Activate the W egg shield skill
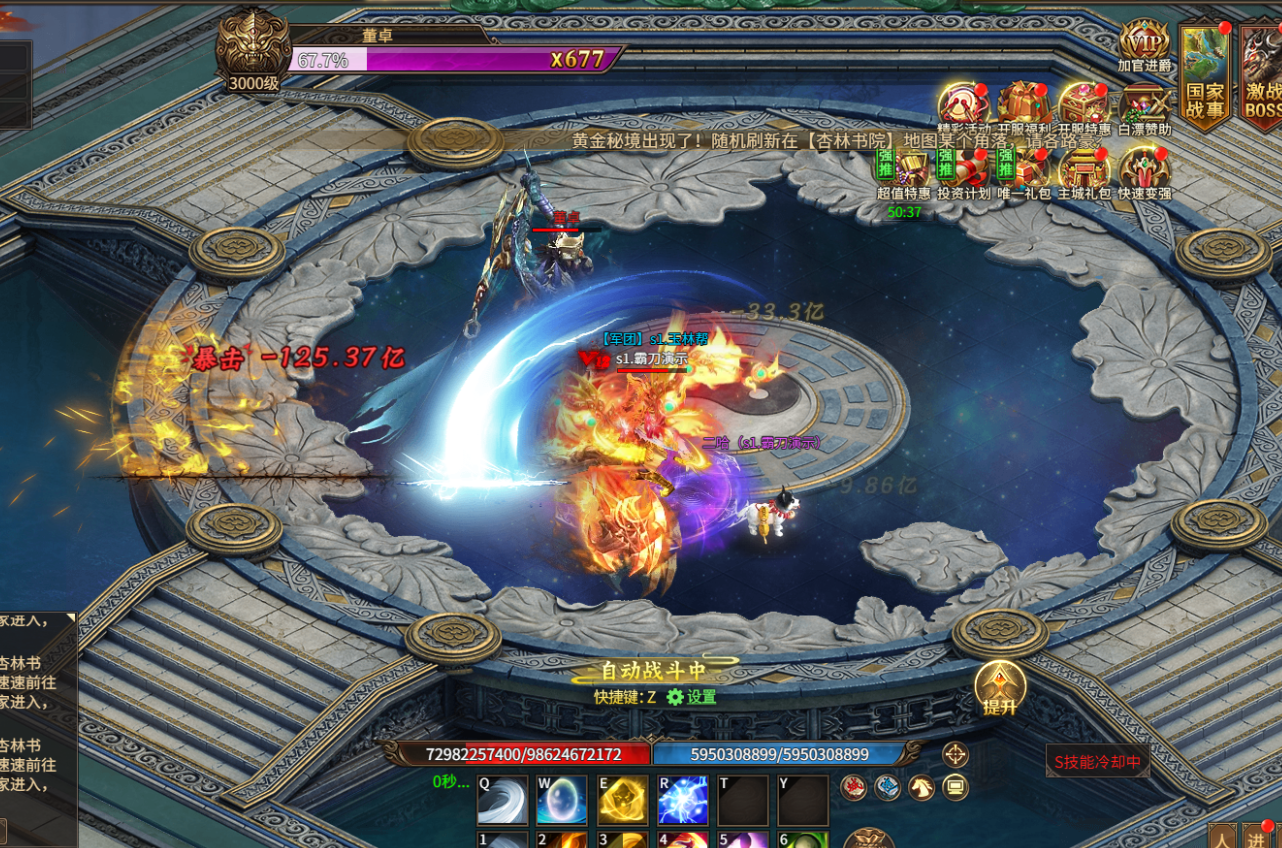The image size is (1282, 848). 561,800
